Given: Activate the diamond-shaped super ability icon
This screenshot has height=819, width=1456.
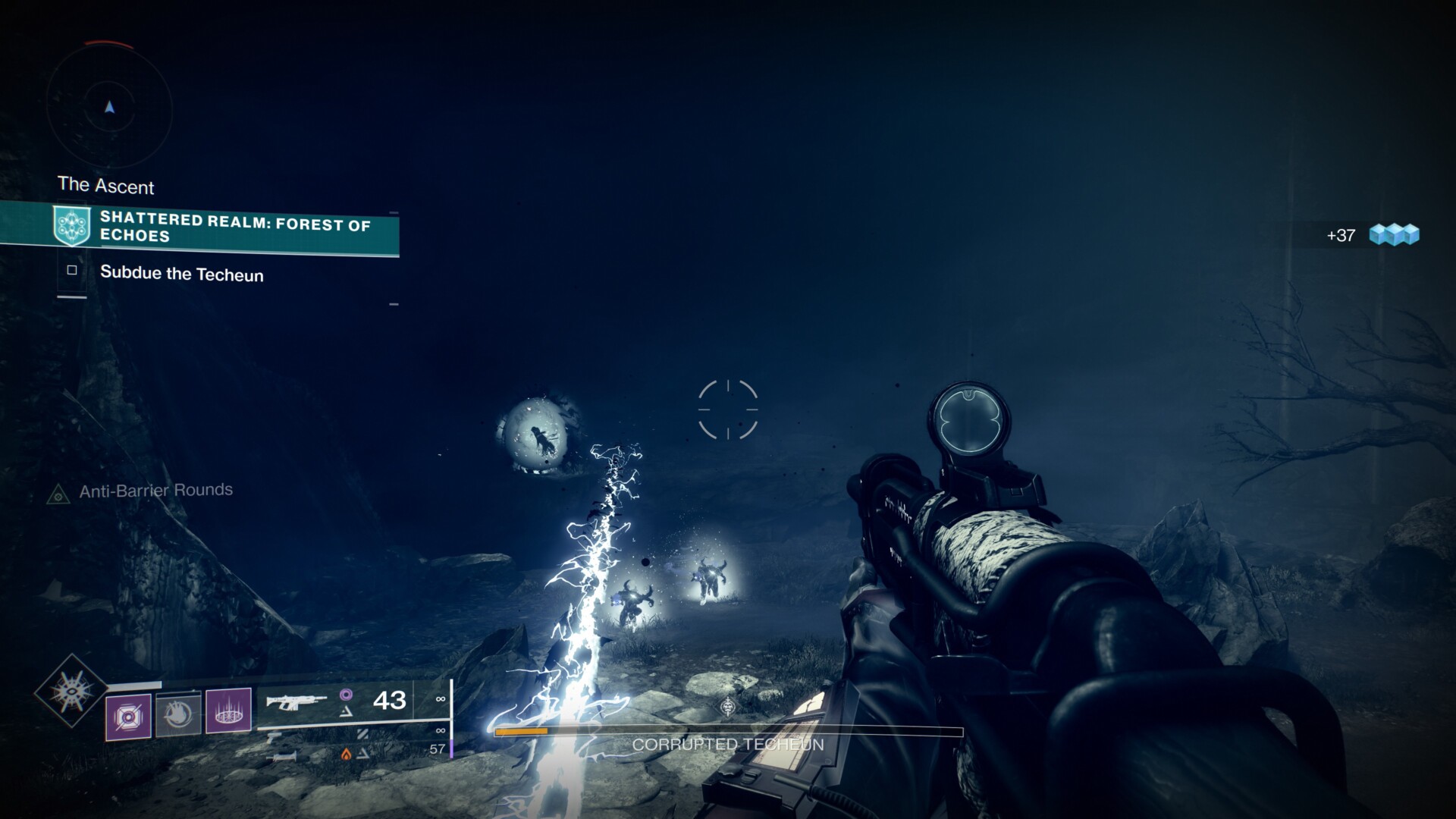Looking at the screenshot, I should pos(71,691).
